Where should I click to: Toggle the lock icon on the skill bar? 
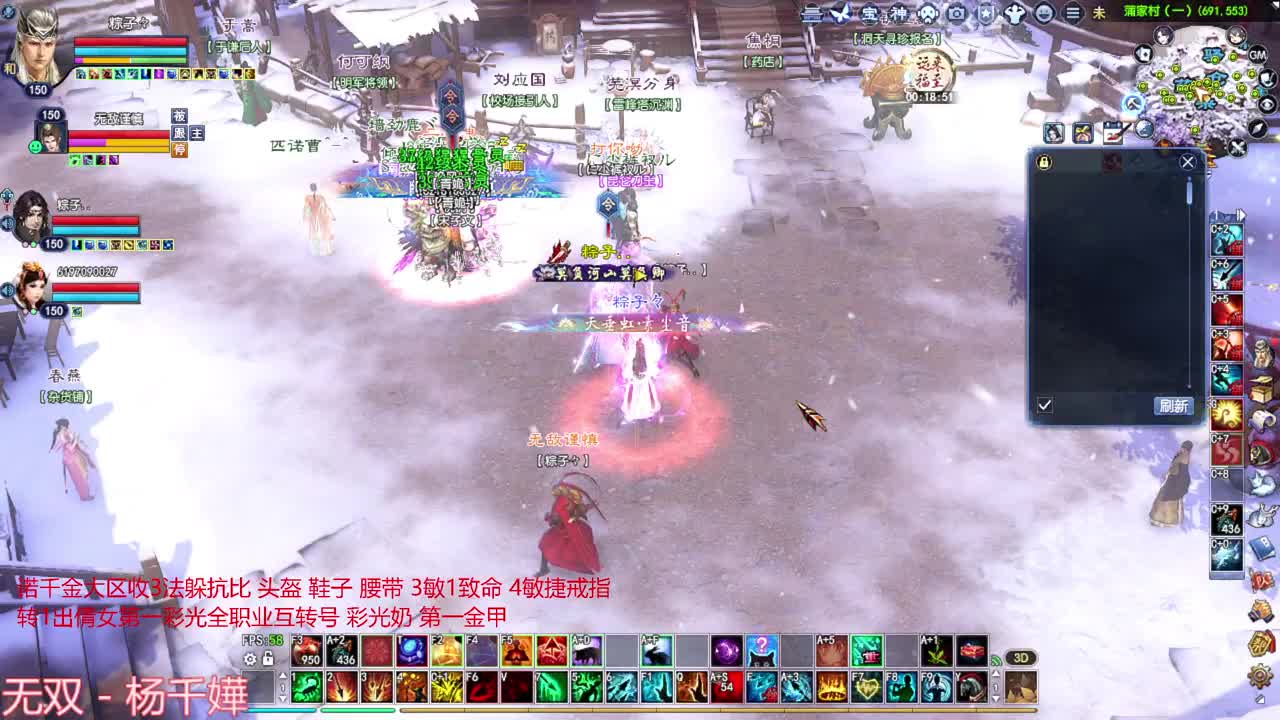pos(267,659)
